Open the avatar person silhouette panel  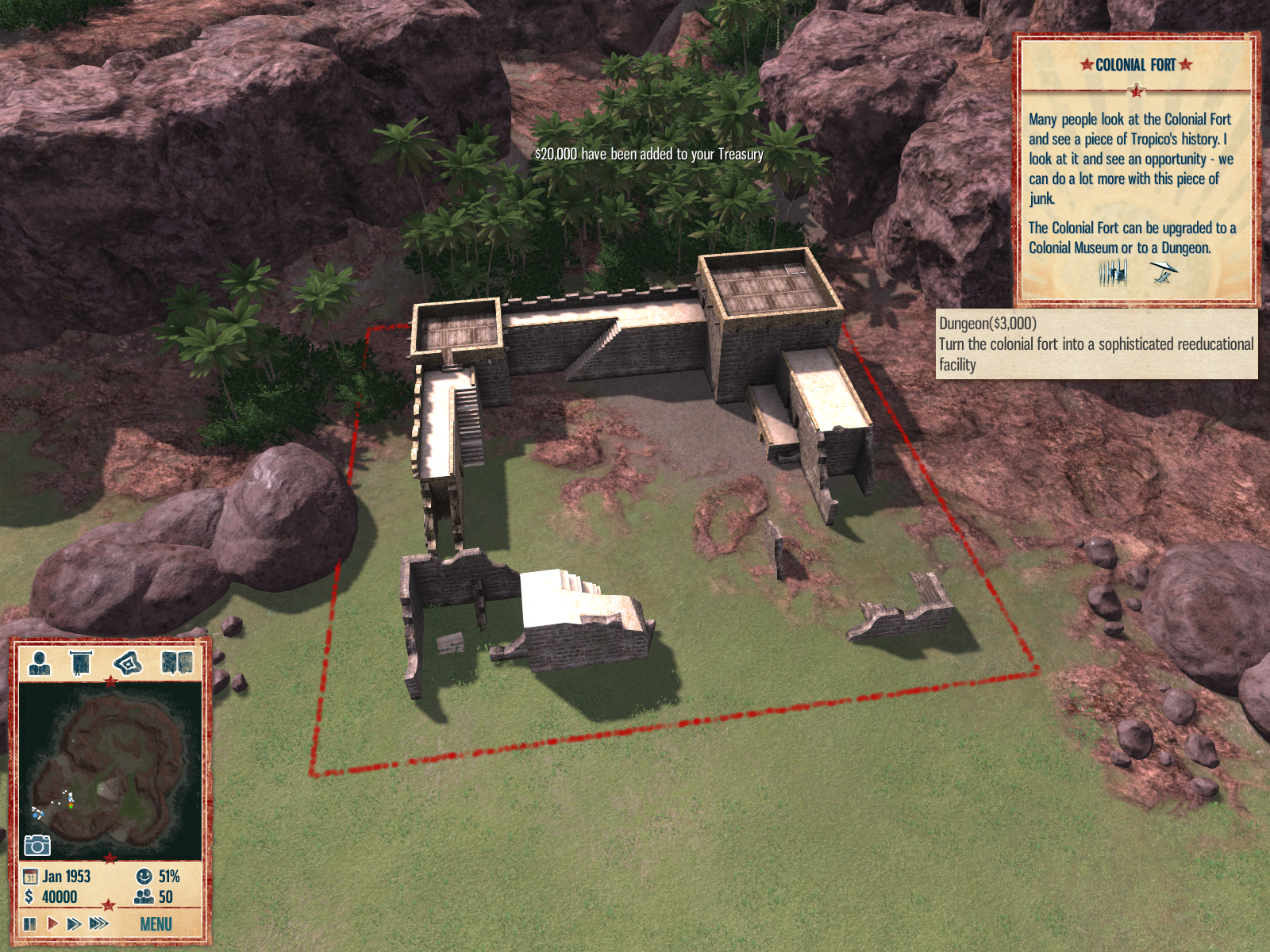(39, 662)
